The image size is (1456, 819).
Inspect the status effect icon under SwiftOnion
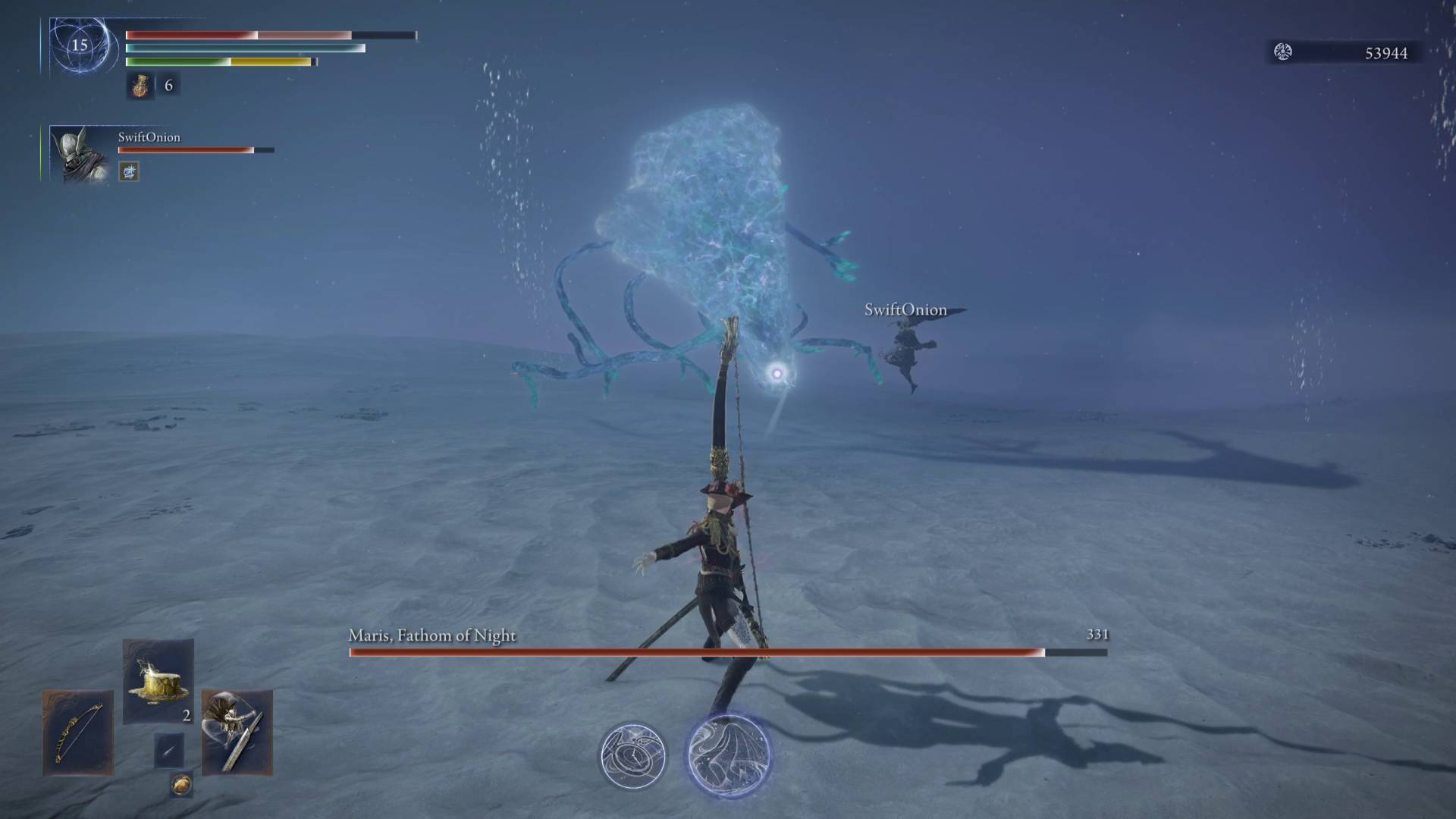tap(129, 172)
